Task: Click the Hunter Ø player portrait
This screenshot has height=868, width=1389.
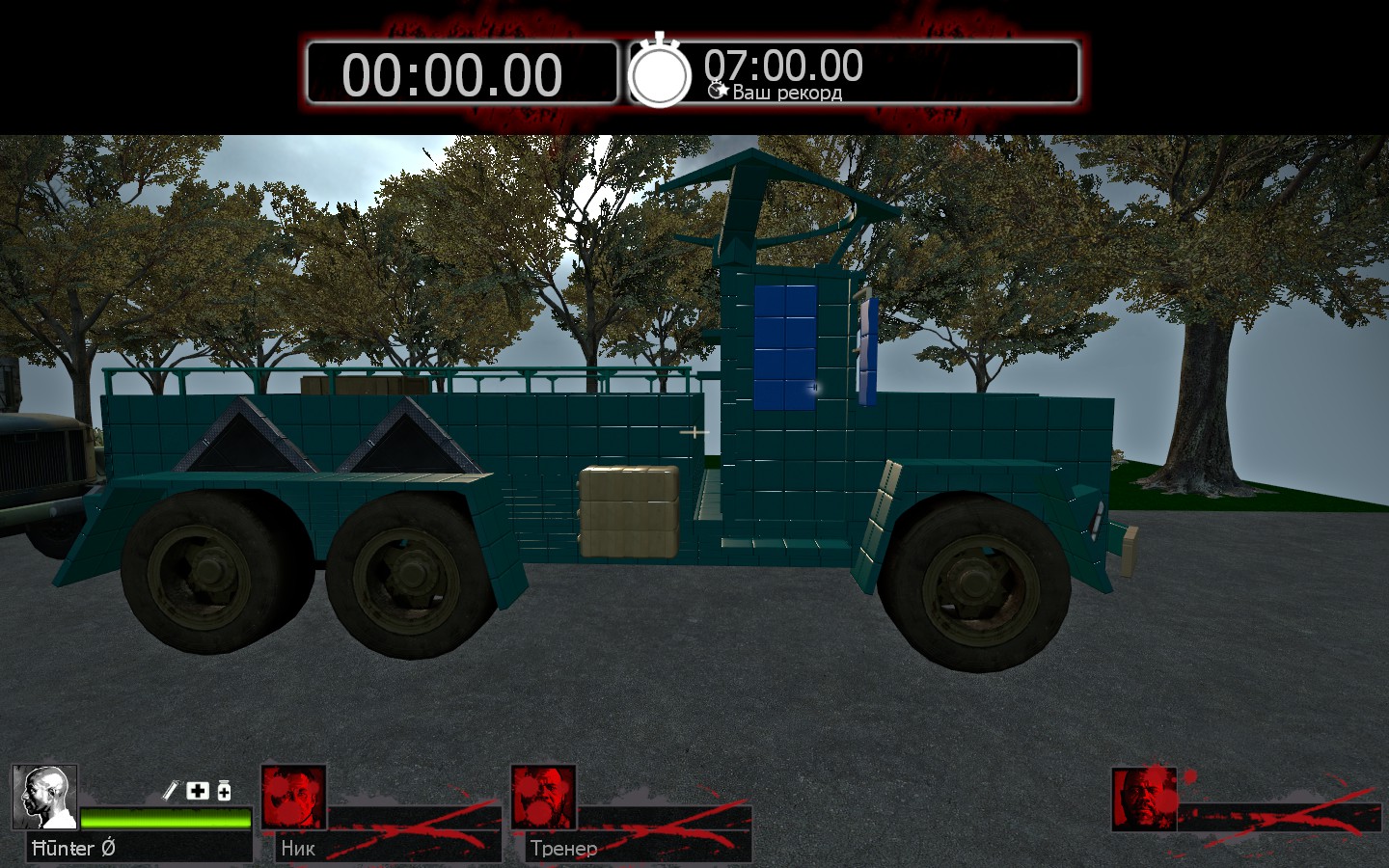Action: (x=45, y=798)
